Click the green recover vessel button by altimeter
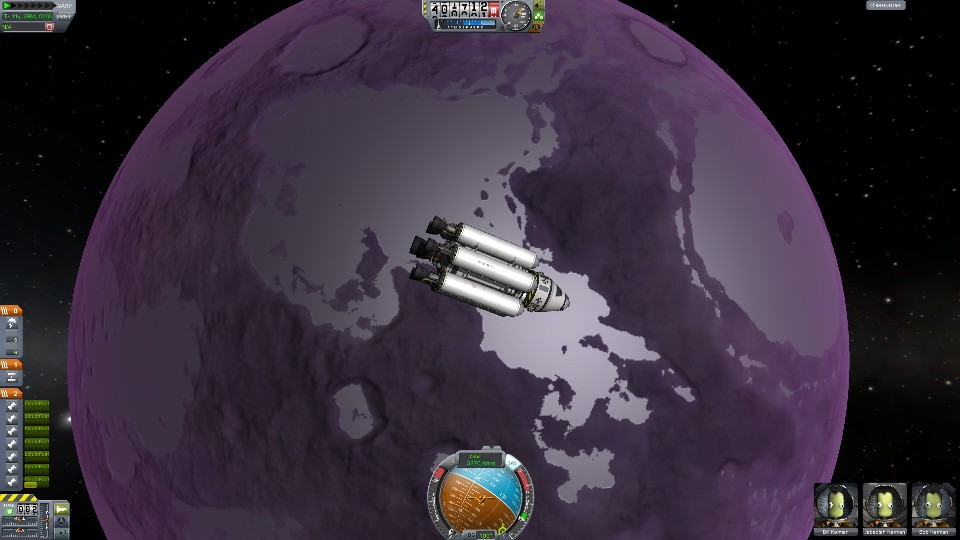The image size is (960, 540). coord(539,17)
